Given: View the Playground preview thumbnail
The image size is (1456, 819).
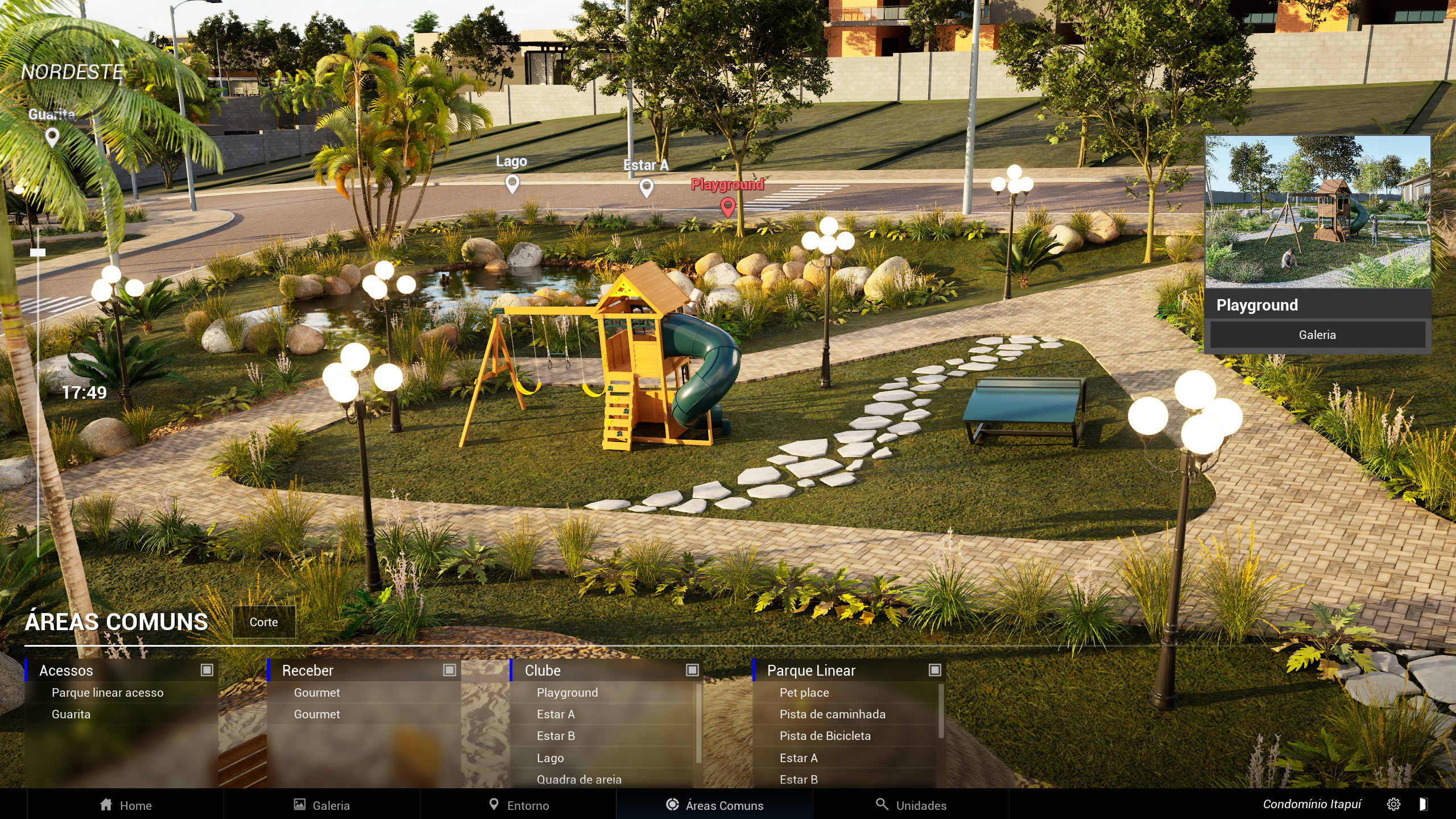Looking at the screenshot, I should click(1317, 212).
